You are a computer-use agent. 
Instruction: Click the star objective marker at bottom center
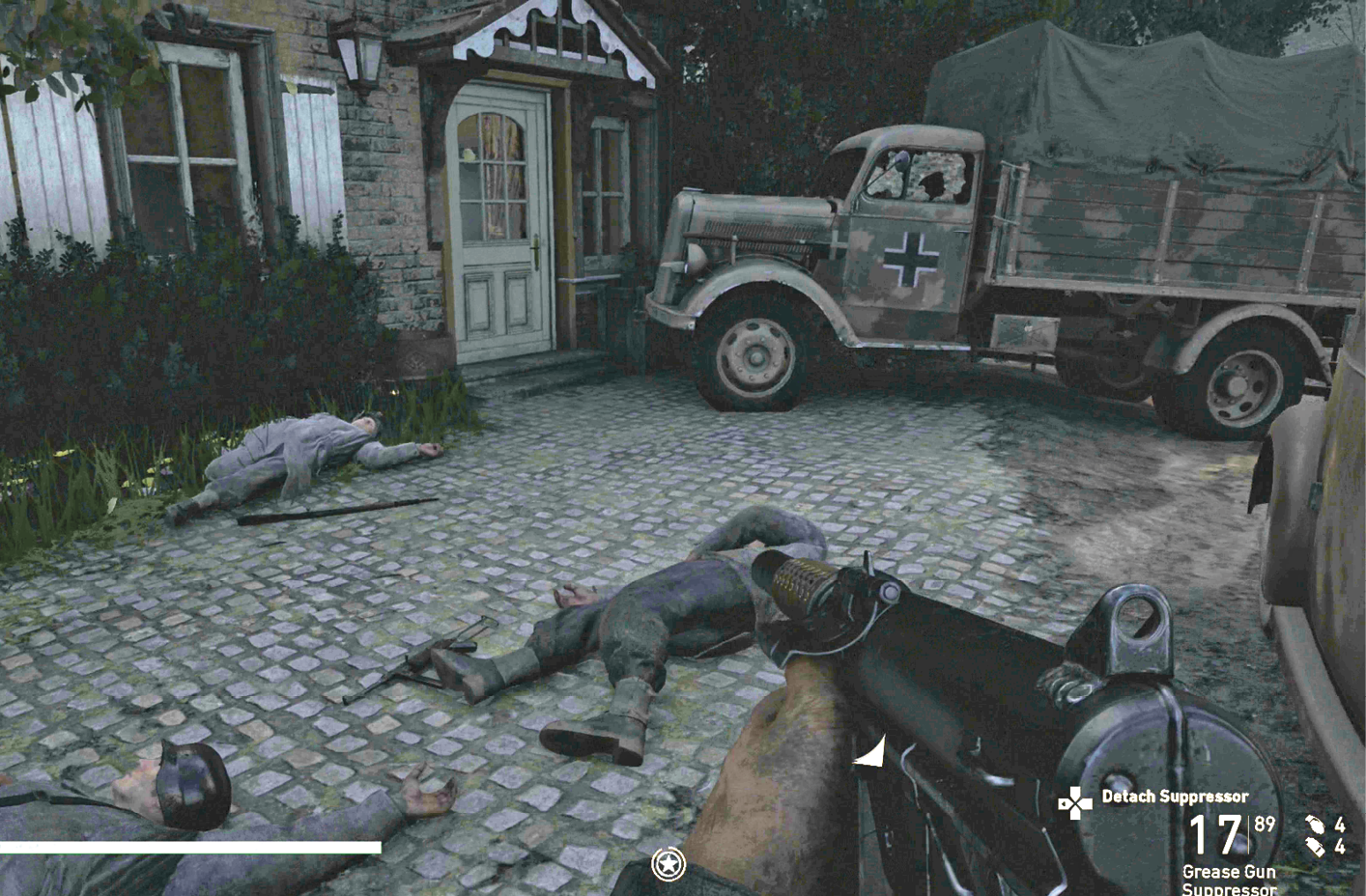(x=667, y=864)
